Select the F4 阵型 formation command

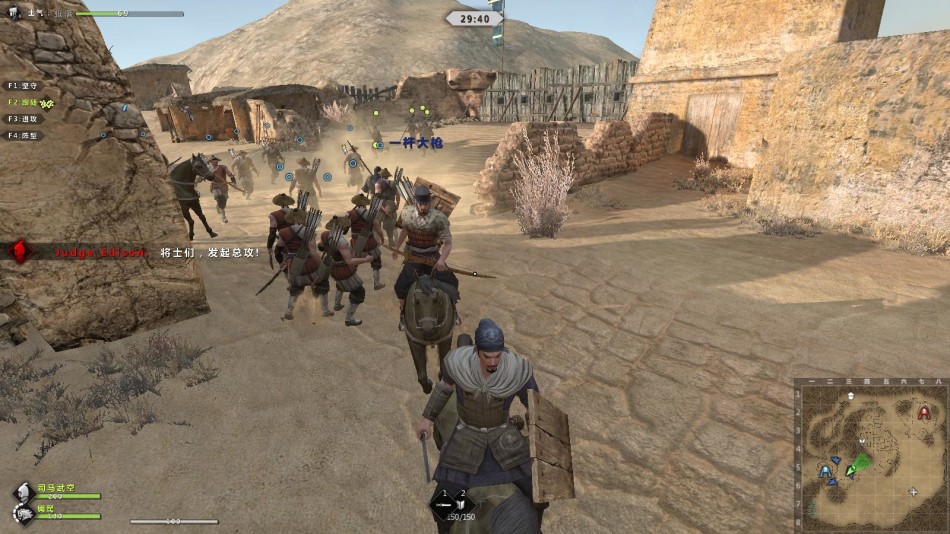(24, 135)
